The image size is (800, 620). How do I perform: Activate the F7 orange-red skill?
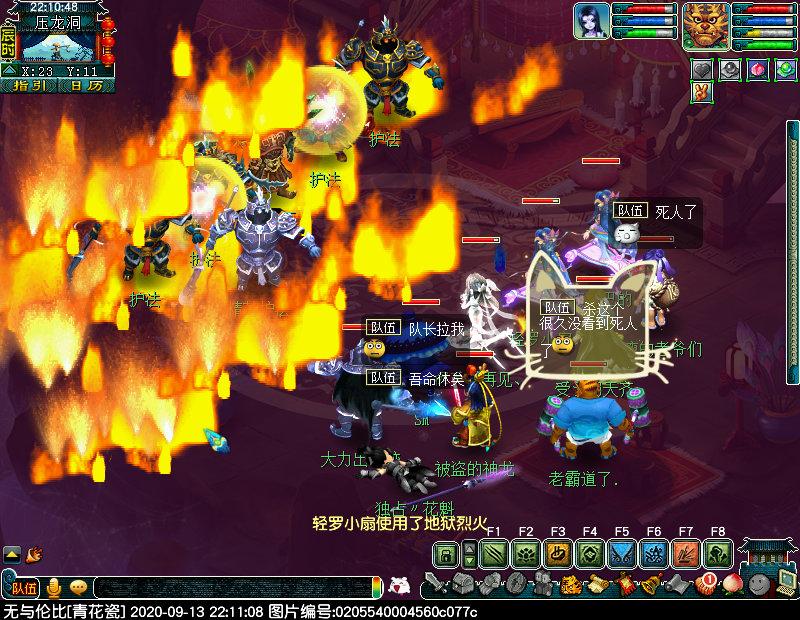point(685,555)
